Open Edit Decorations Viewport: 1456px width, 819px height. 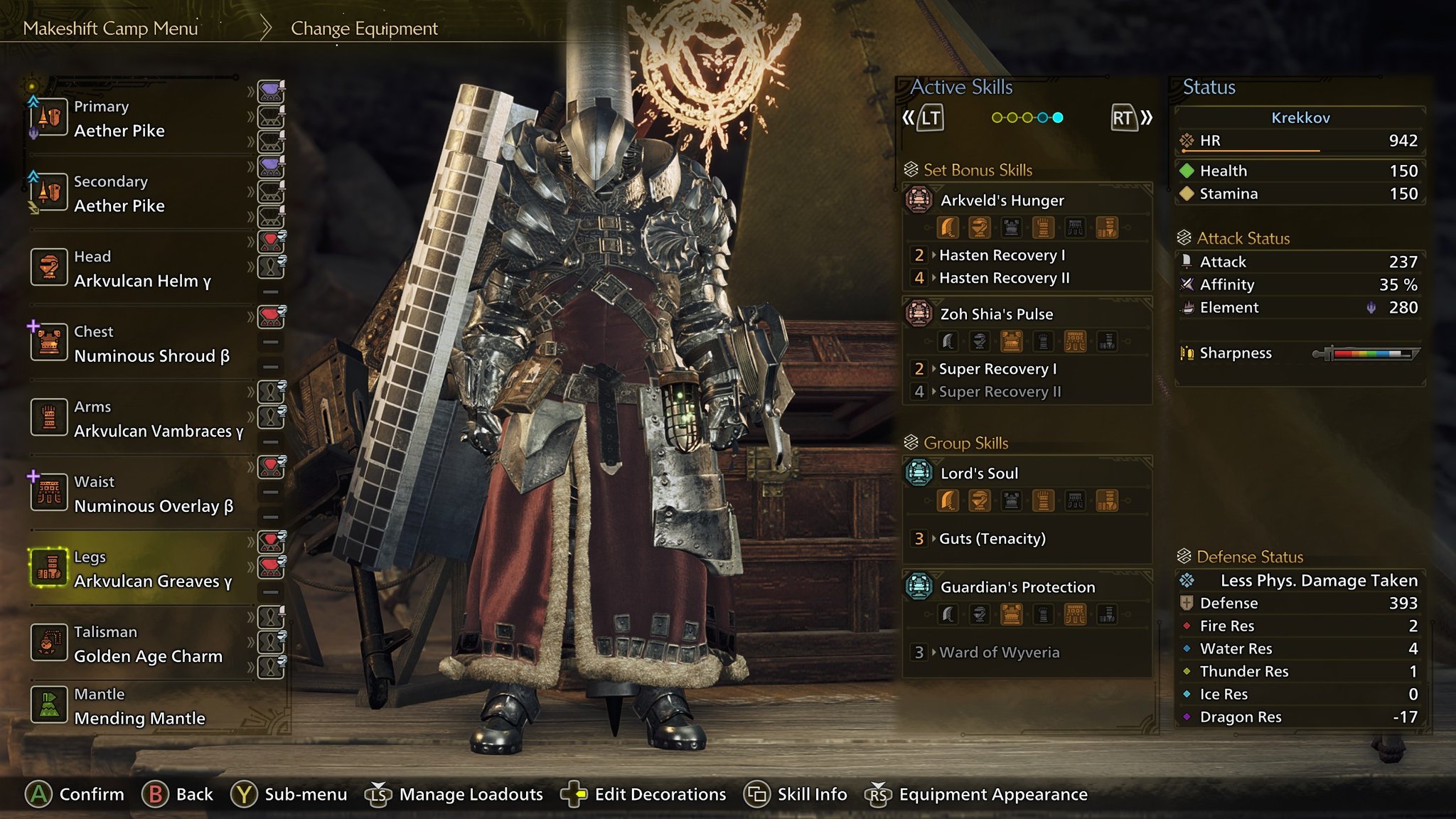[643, 794]
